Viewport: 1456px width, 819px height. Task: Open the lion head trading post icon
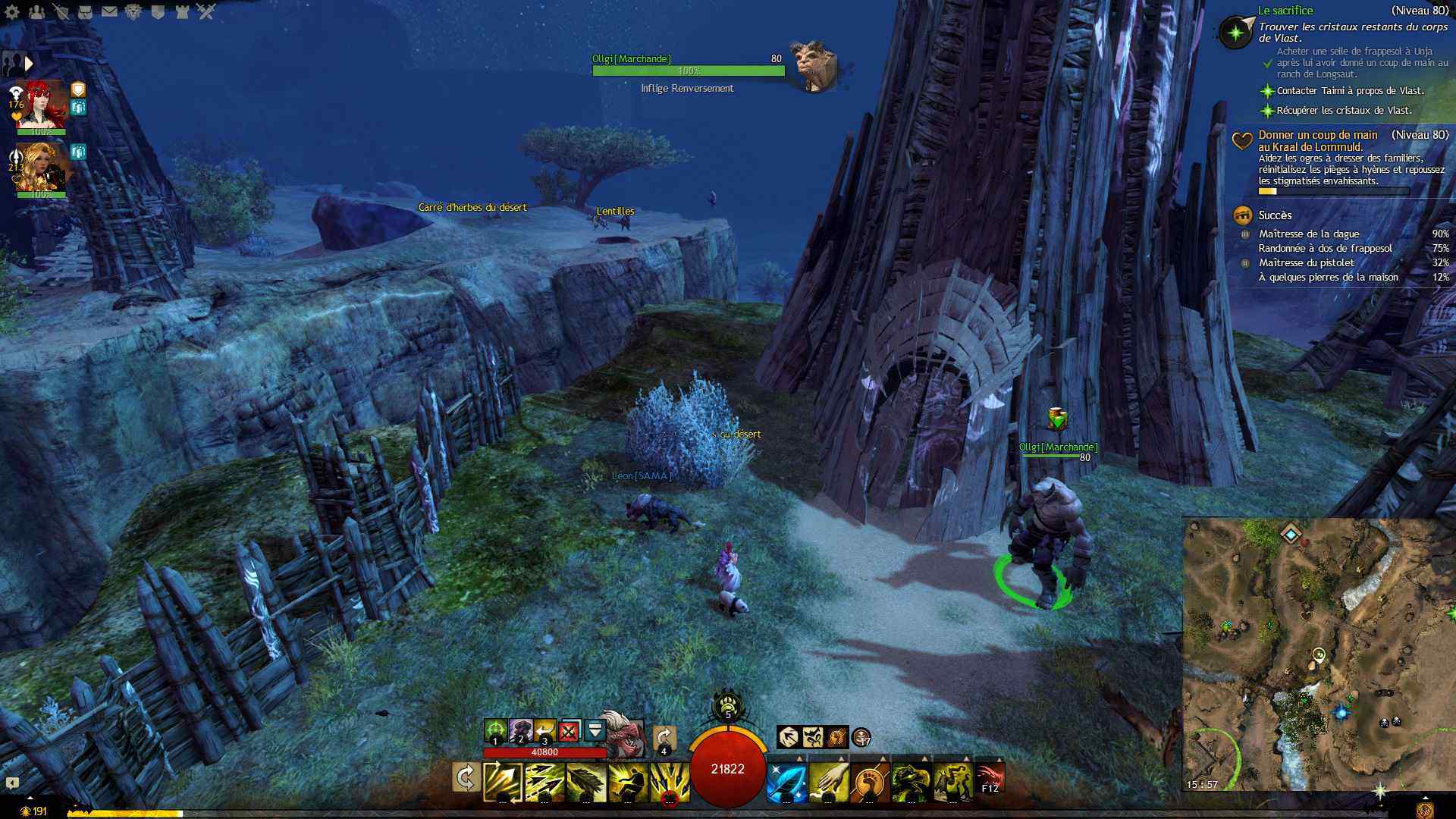(x=133, y=12)
